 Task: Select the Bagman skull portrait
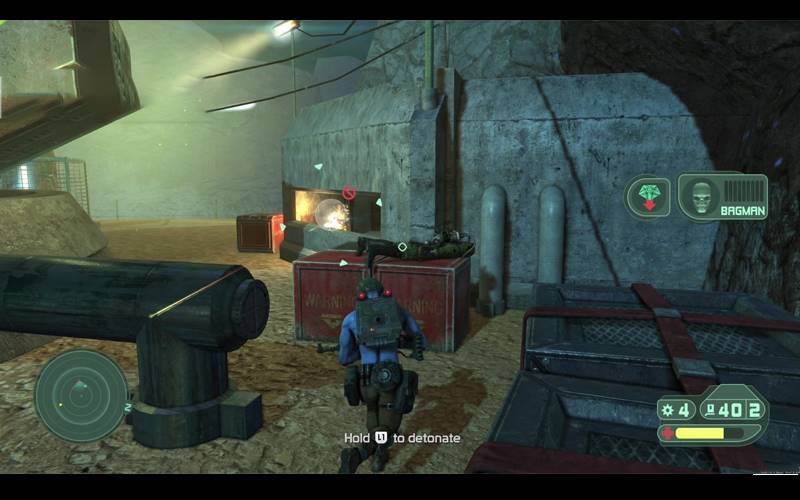(701, 195)
